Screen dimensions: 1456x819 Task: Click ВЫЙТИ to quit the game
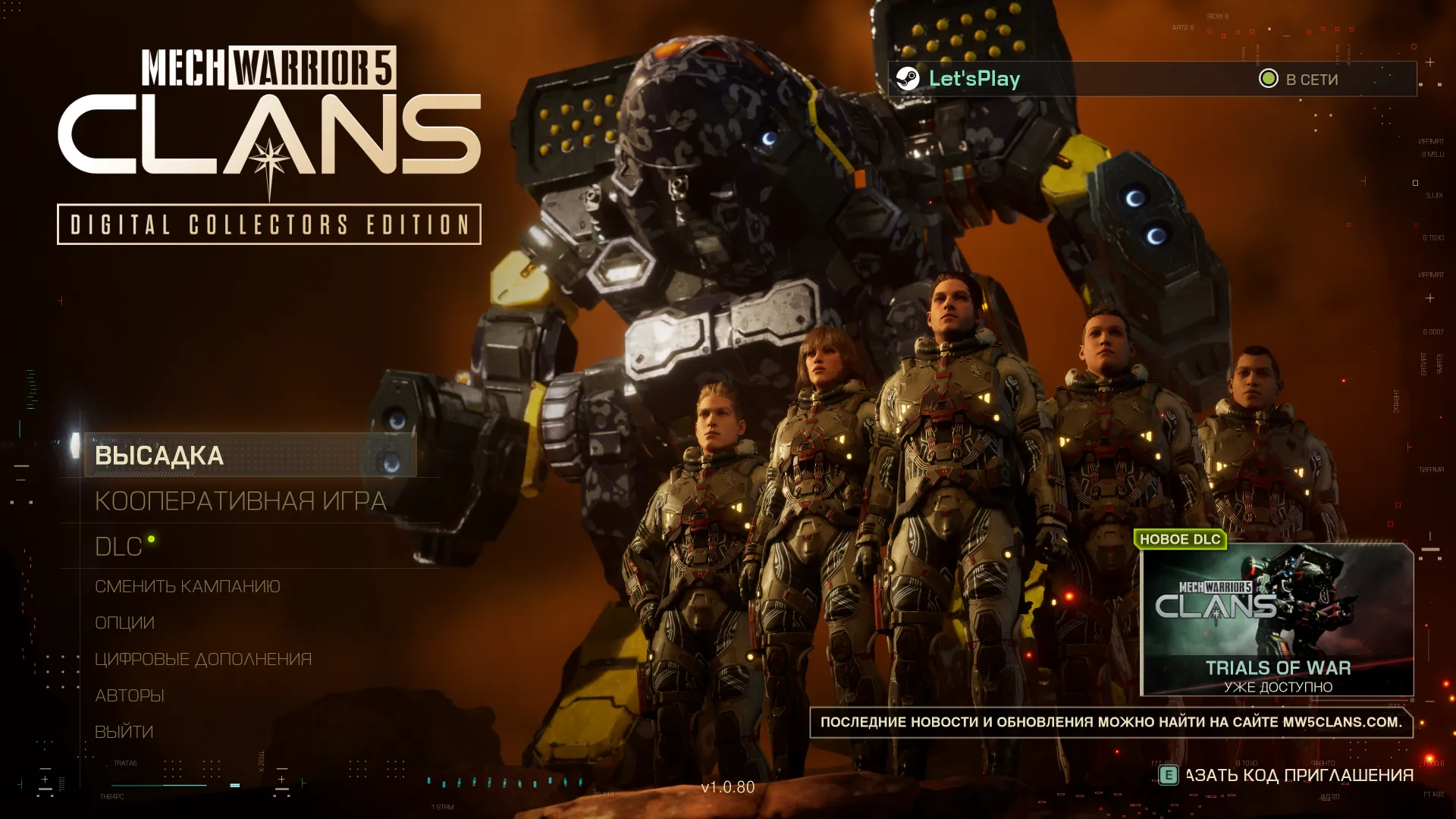point(124,732)
